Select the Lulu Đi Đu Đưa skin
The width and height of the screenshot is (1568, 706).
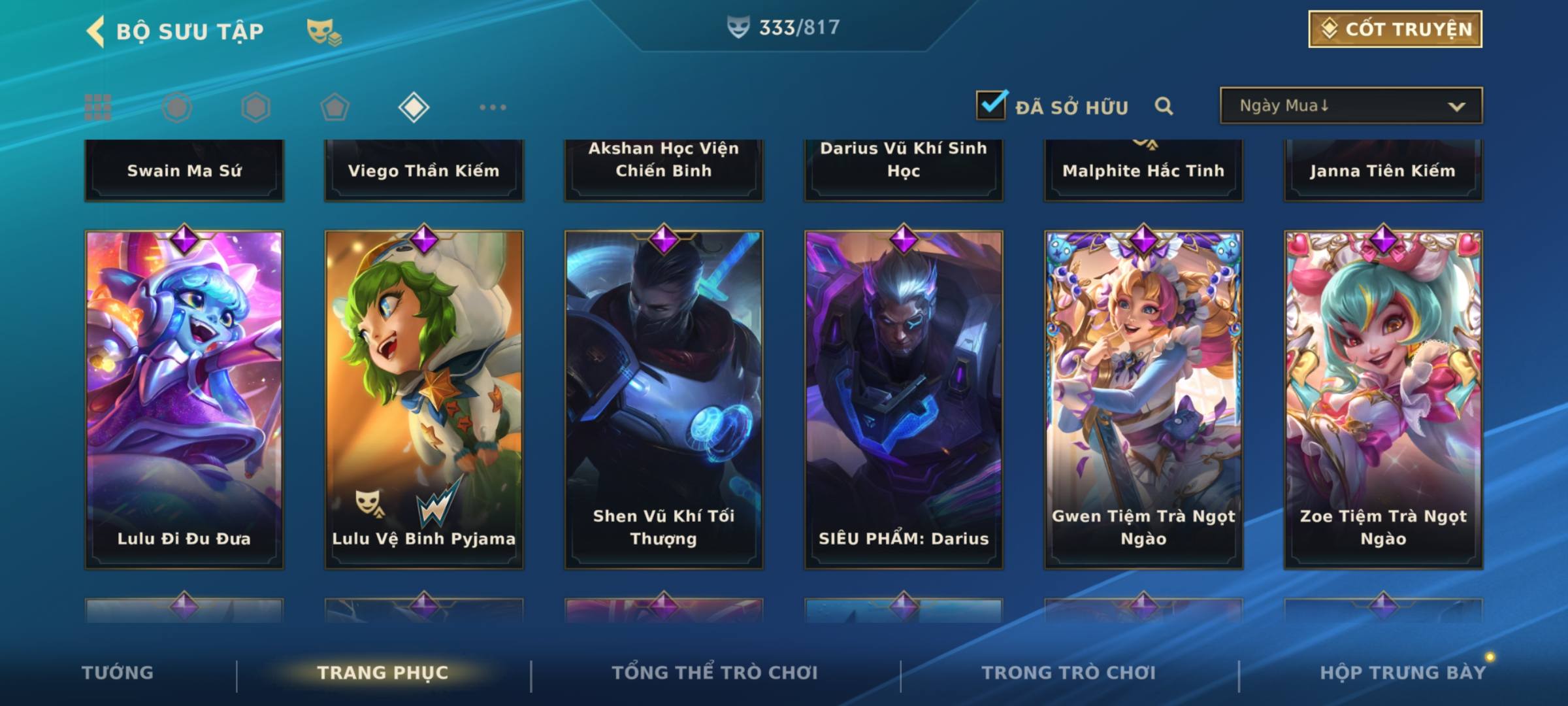point(184,399)
